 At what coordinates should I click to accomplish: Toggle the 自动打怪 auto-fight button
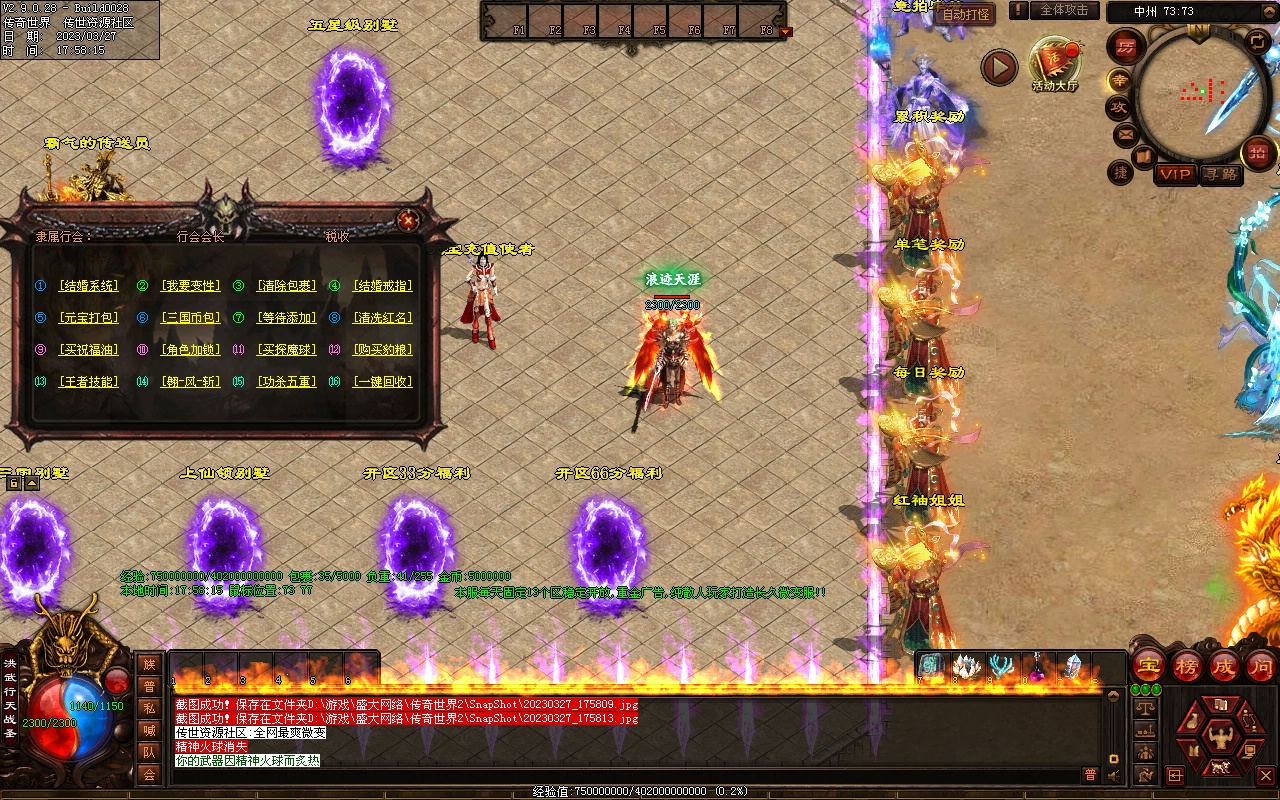coord(966,14)
